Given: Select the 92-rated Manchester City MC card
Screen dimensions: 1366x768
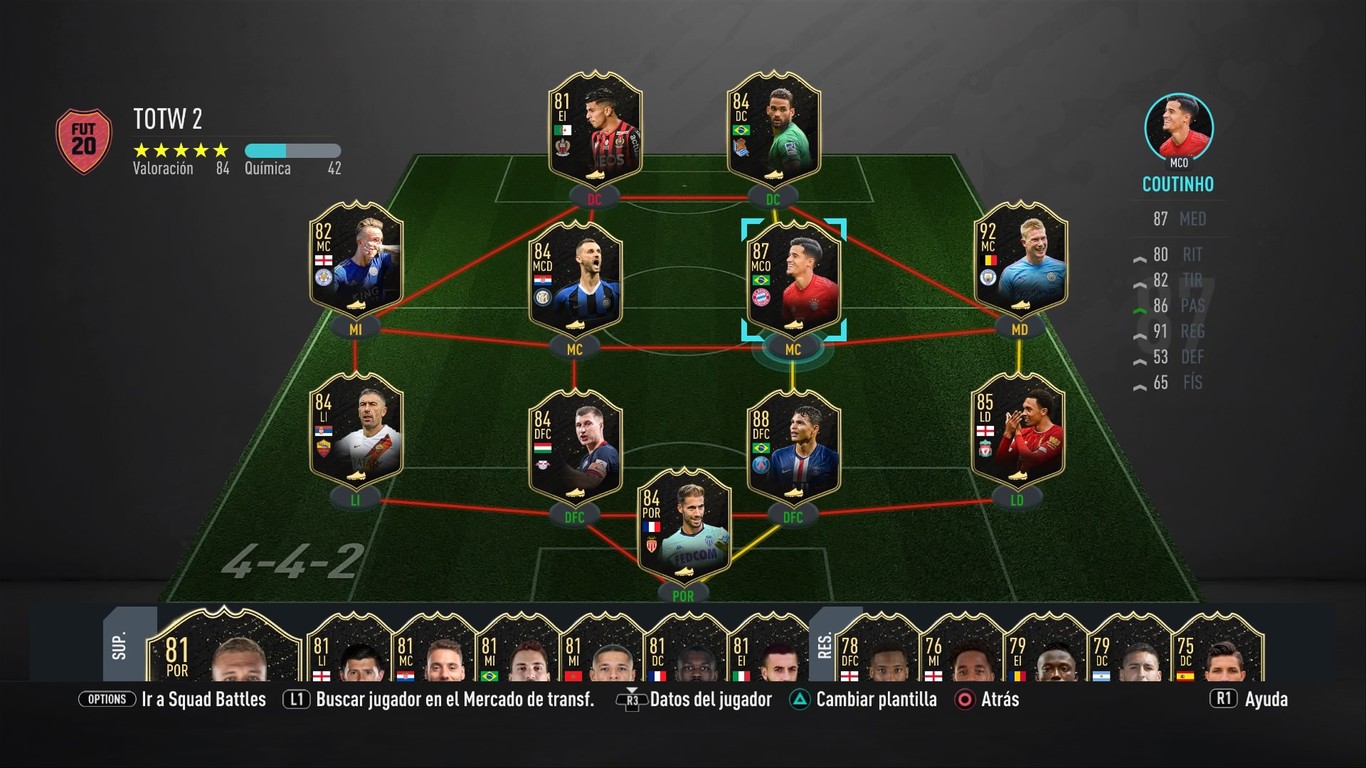Looking at the screenshot, I should click(1019, 260).
